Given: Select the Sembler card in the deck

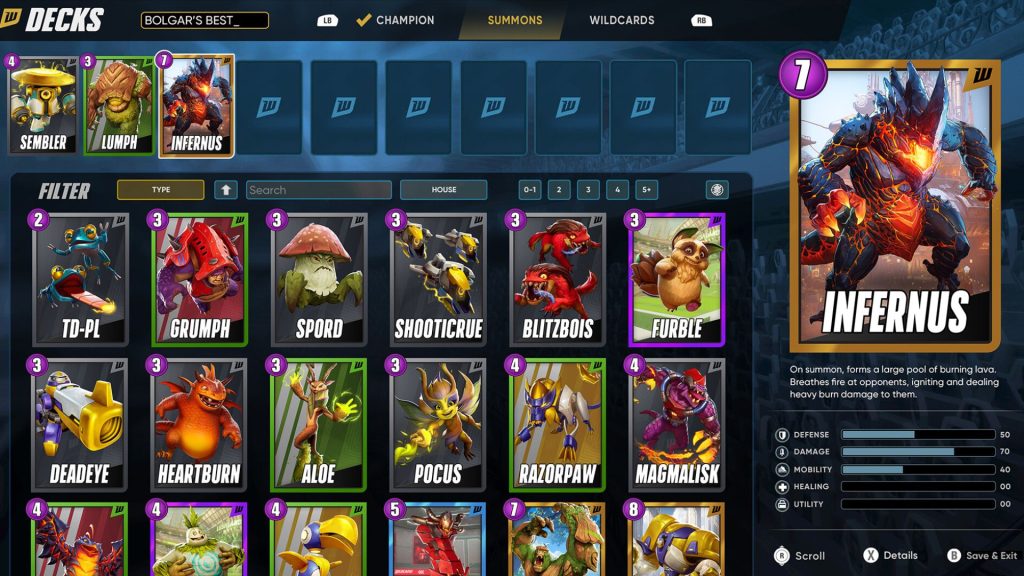Looking at the screenshot, I should tap(43, 106).
